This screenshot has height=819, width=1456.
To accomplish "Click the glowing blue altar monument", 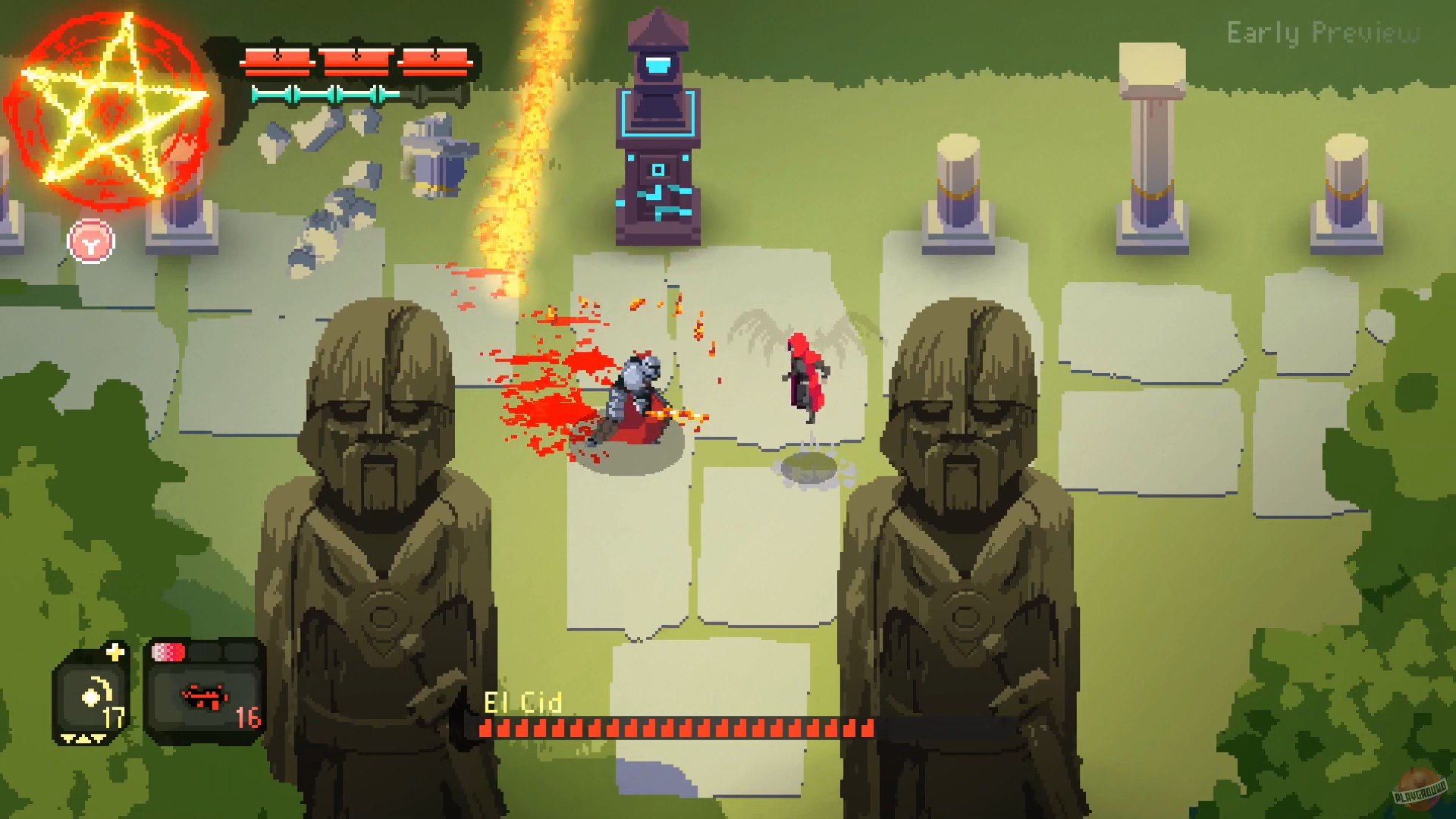I will point(657,129).
